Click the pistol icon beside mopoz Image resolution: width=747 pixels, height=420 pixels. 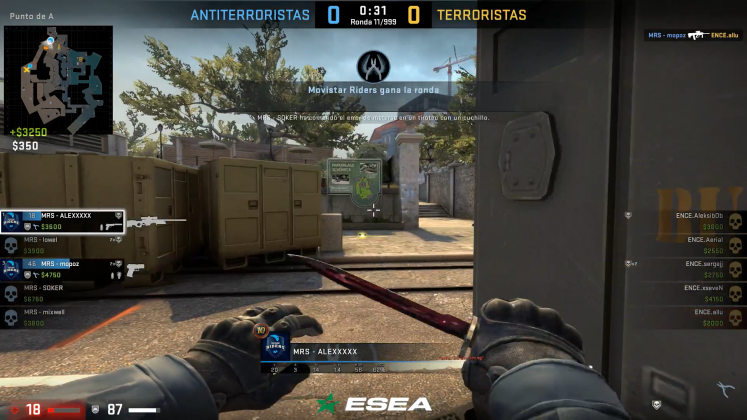click(136, 269)
